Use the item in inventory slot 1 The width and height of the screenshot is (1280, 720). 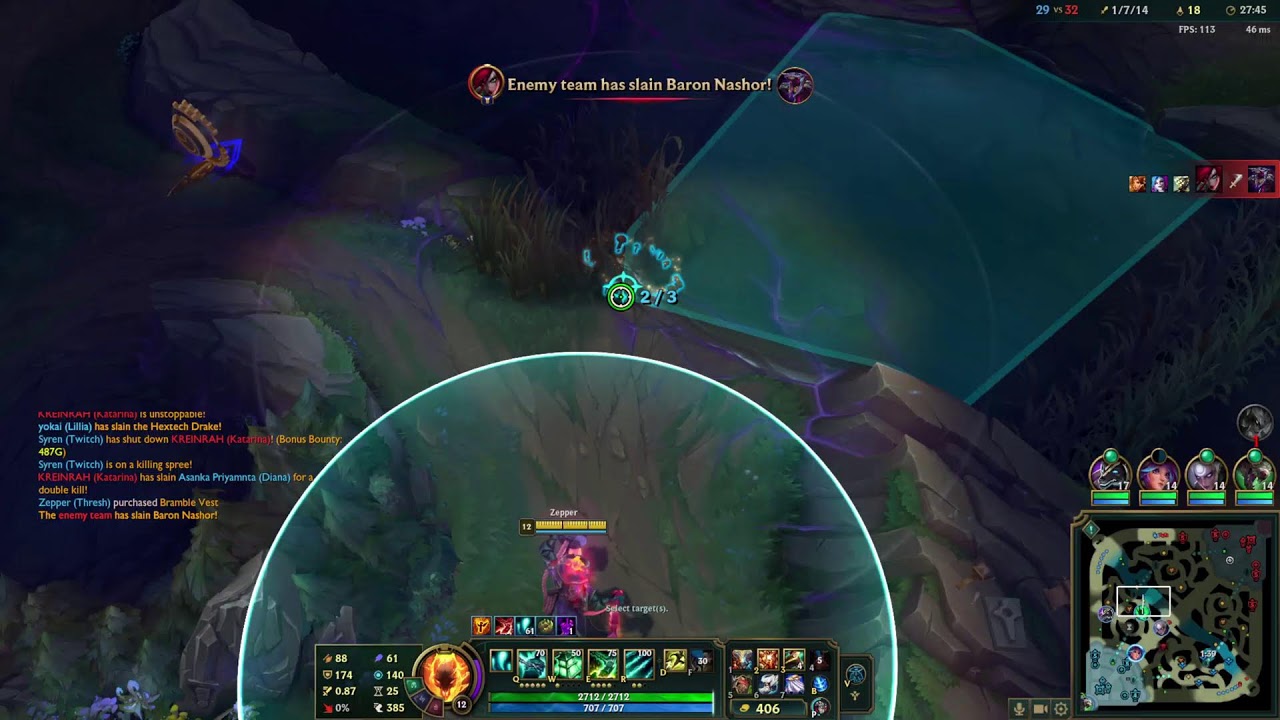[x=742, y=660]
